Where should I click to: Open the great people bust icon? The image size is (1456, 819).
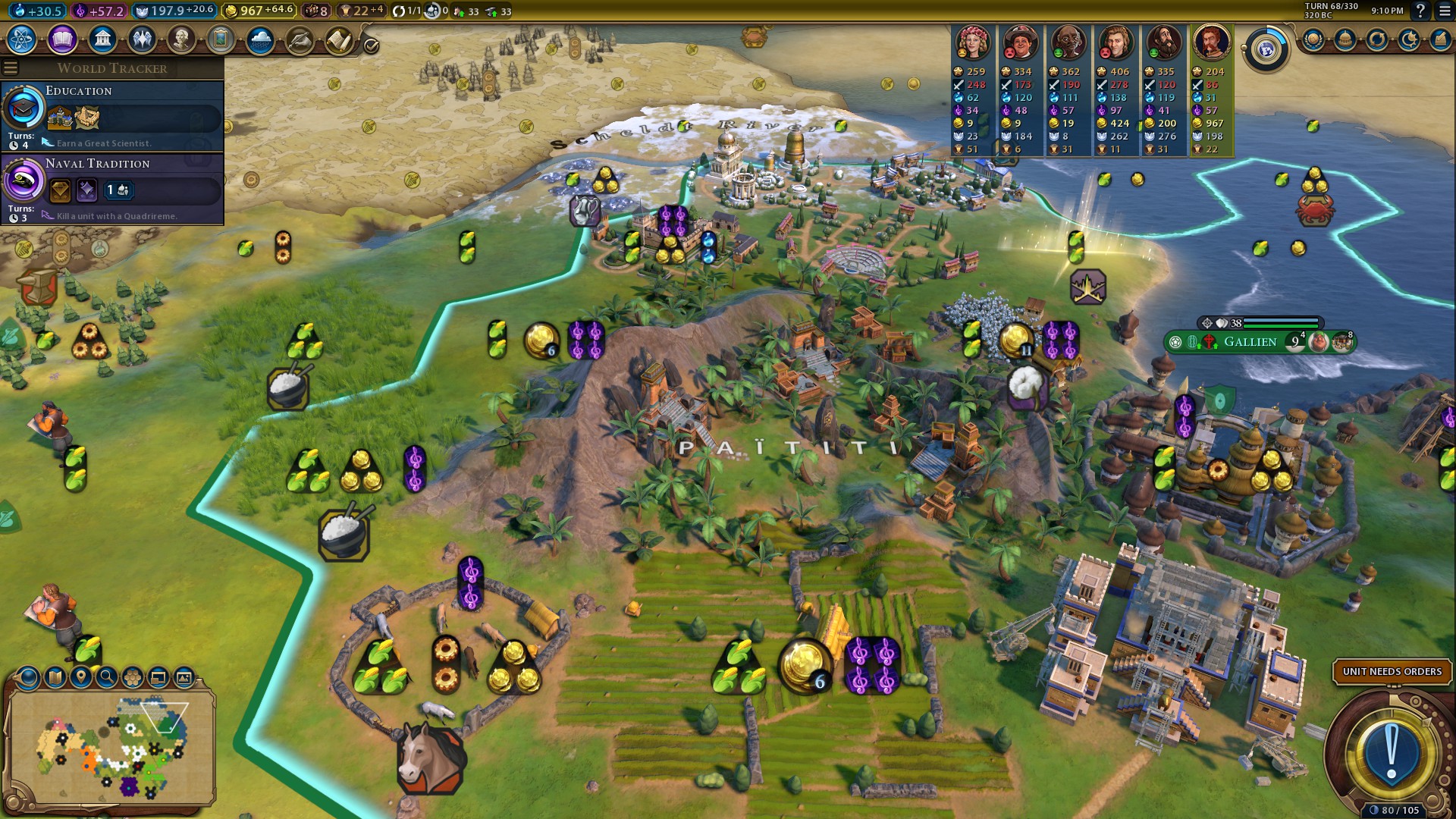coord(181,39)
